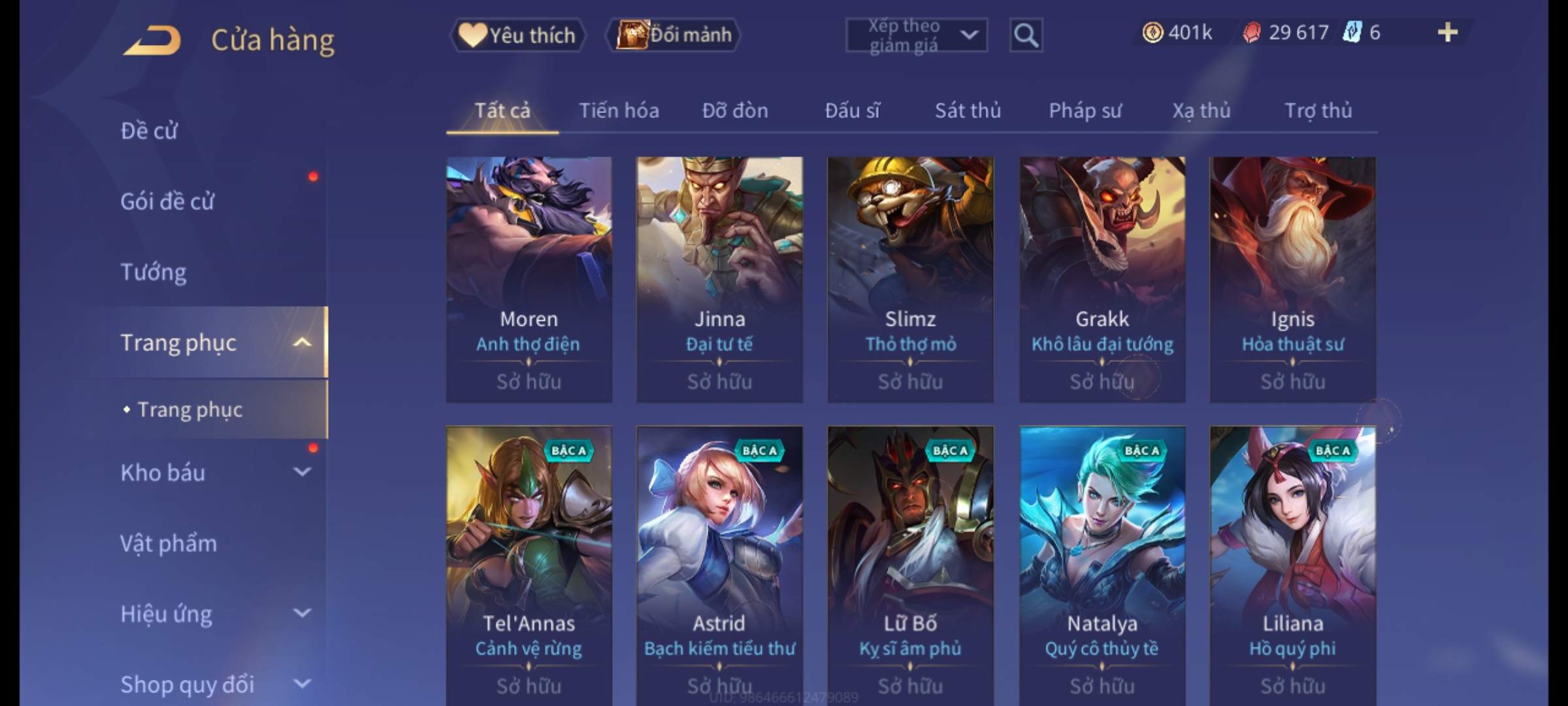Choose the Trợ thủ tab
Screen dimensions: 1568x706
coord(1318,111)
